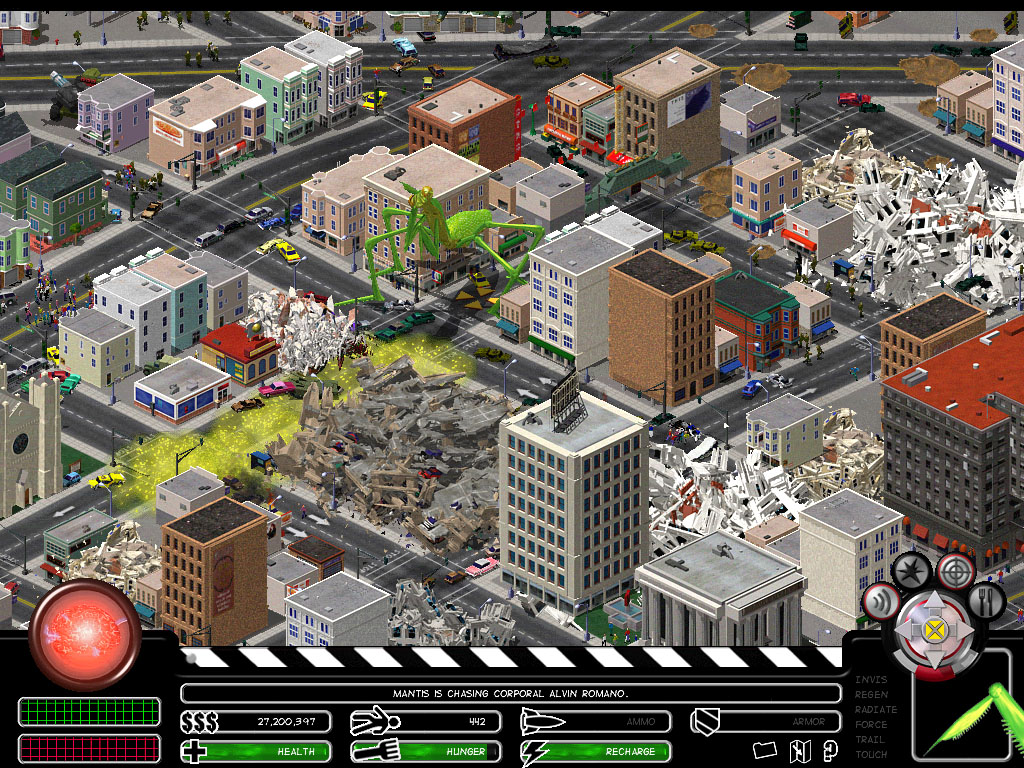Viewport: 1024px width, 768px height.
Task: Toggle the TRAIL power label
Action: (x=870, y=740)
